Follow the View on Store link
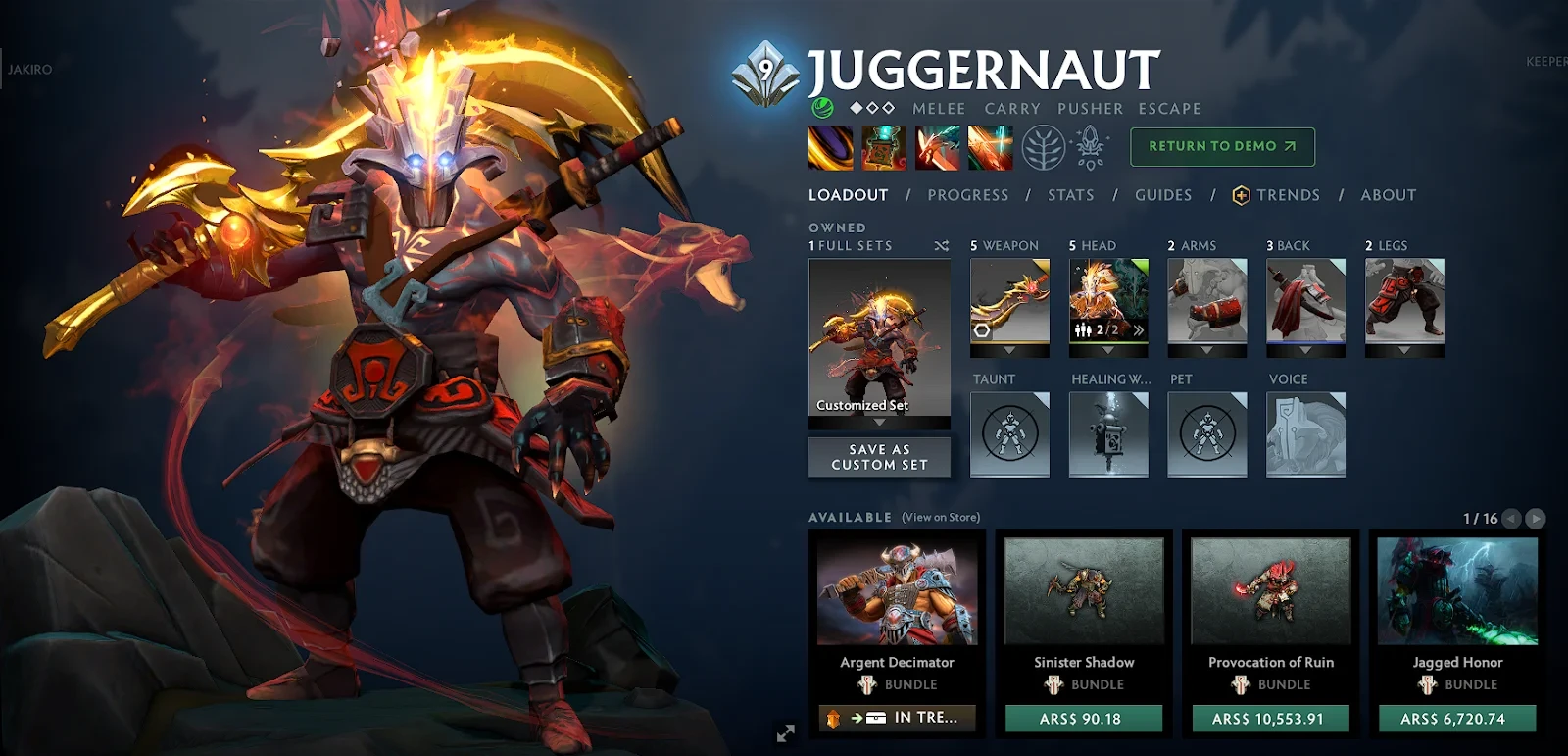Screen dimensions: 1568x756 pos(941,518)
